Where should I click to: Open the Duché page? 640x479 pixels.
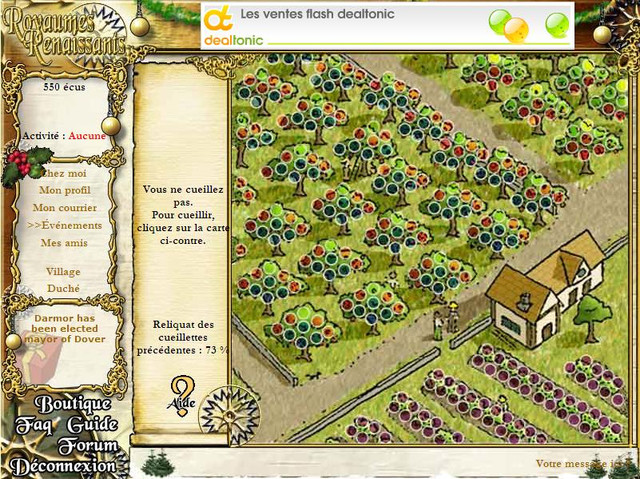tap(64, 289)
